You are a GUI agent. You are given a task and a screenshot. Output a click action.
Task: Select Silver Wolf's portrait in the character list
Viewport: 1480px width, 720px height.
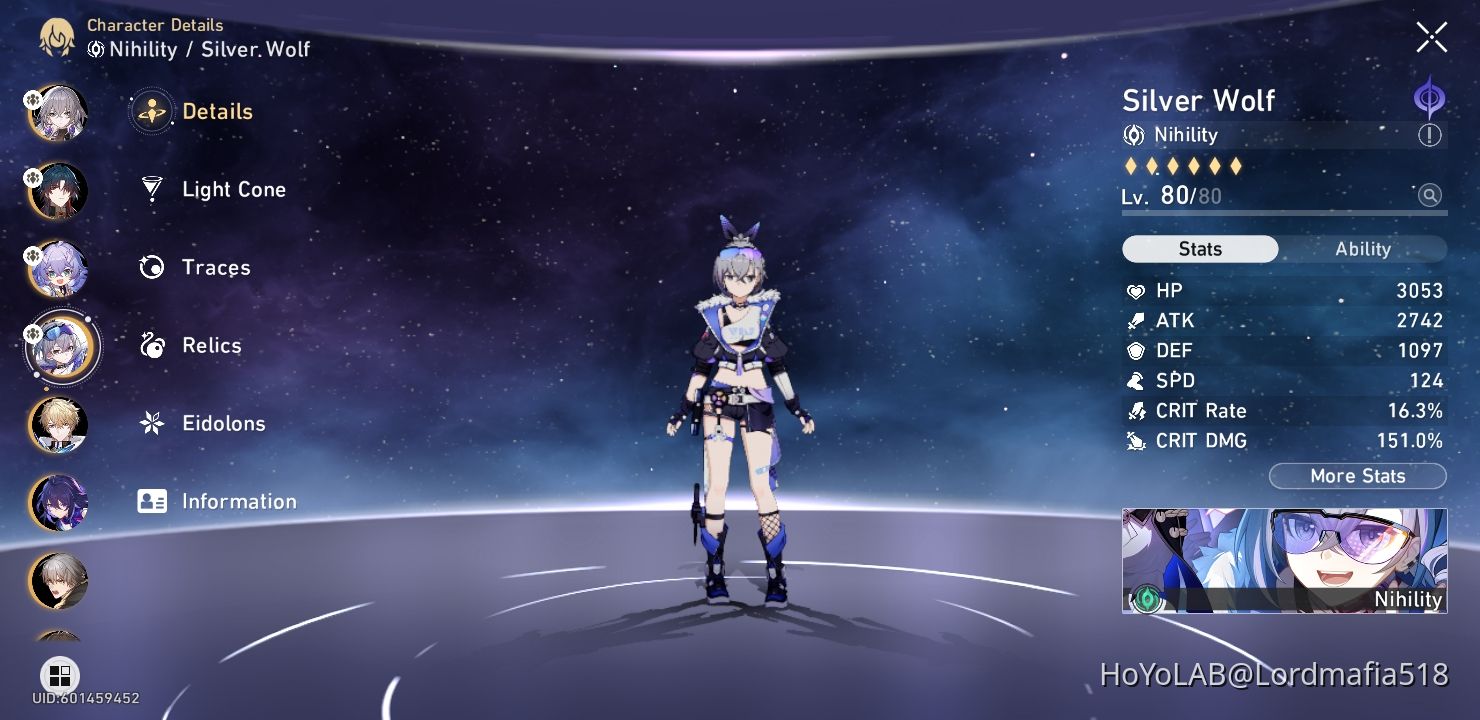(x=62, y=347)
